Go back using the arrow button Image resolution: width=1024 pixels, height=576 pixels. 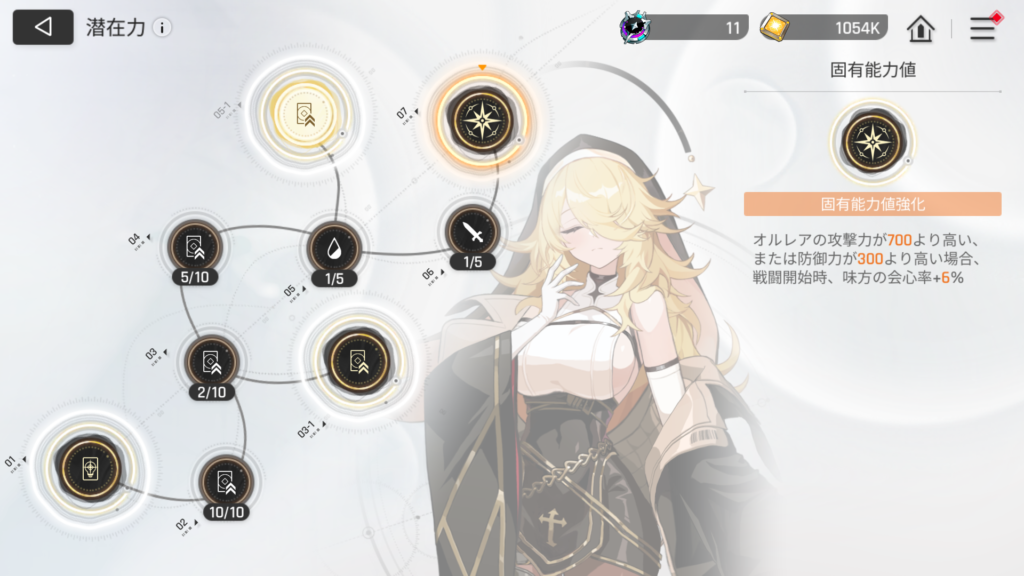click(x=43, y=27)
